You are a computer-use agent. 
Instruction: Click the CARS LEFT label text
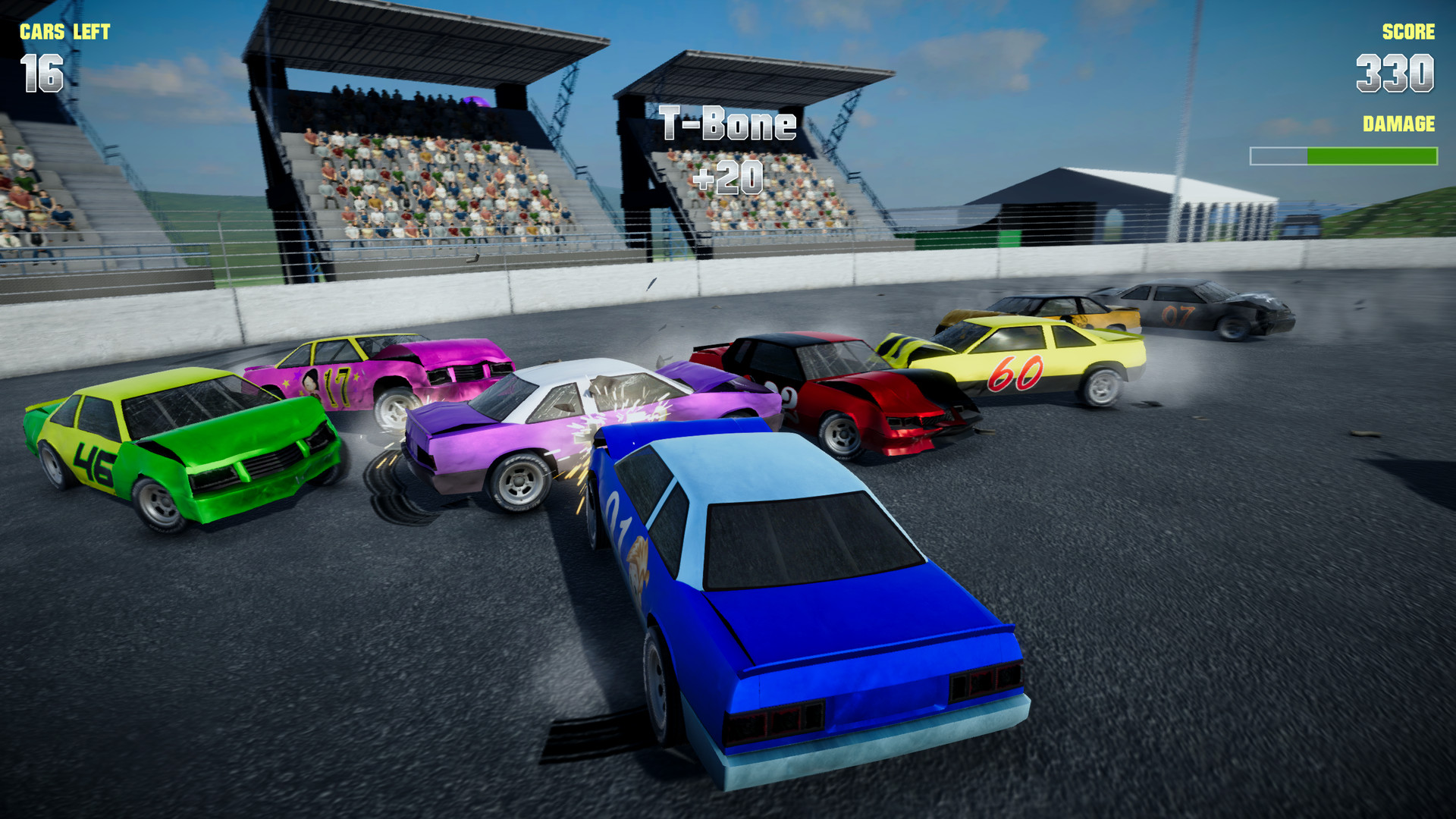[x=67, y=30]
